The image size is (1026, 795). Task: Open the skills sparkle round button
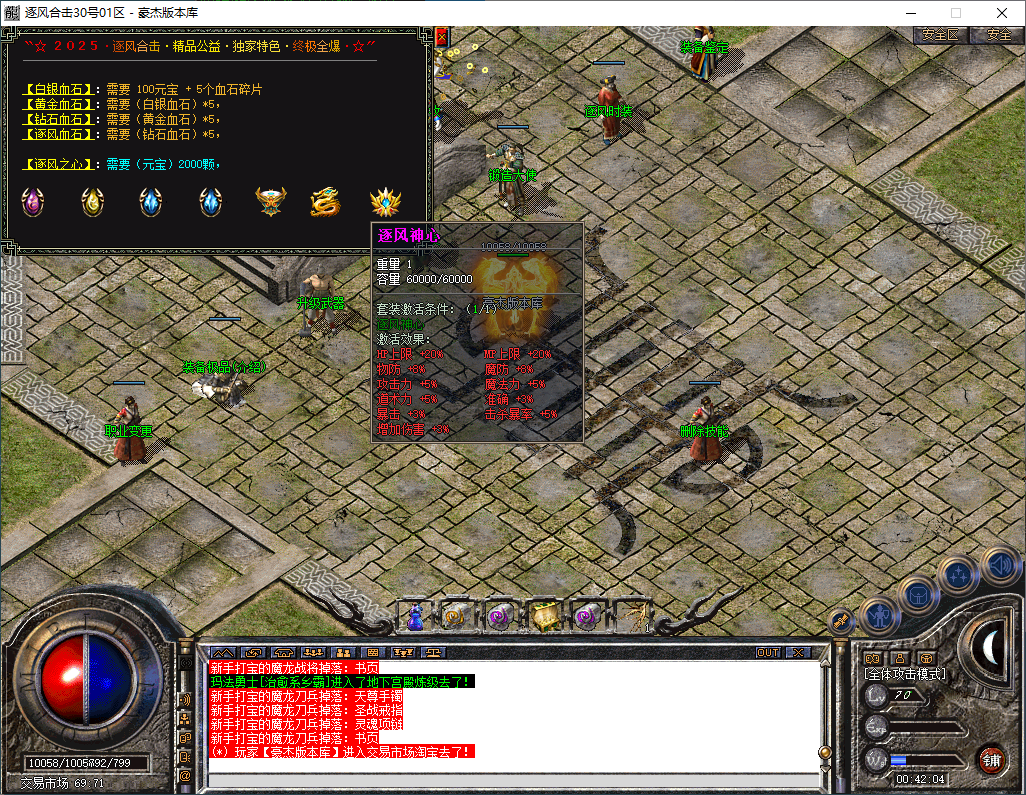[958, 575]
